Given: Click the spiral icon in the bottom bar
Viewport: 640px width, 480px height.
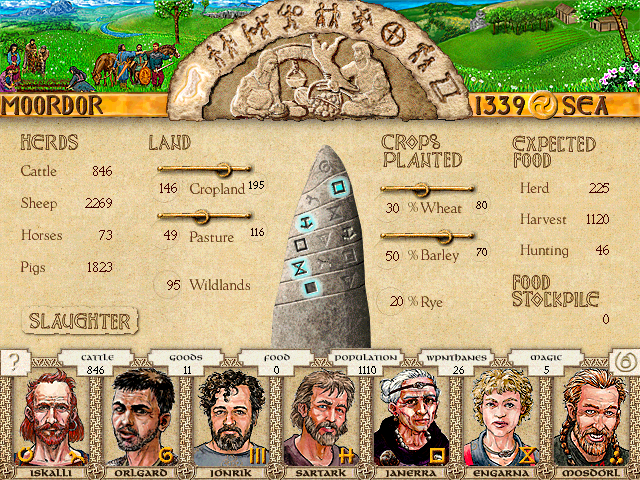Looking at the screenshot, I should coord(624,363).
